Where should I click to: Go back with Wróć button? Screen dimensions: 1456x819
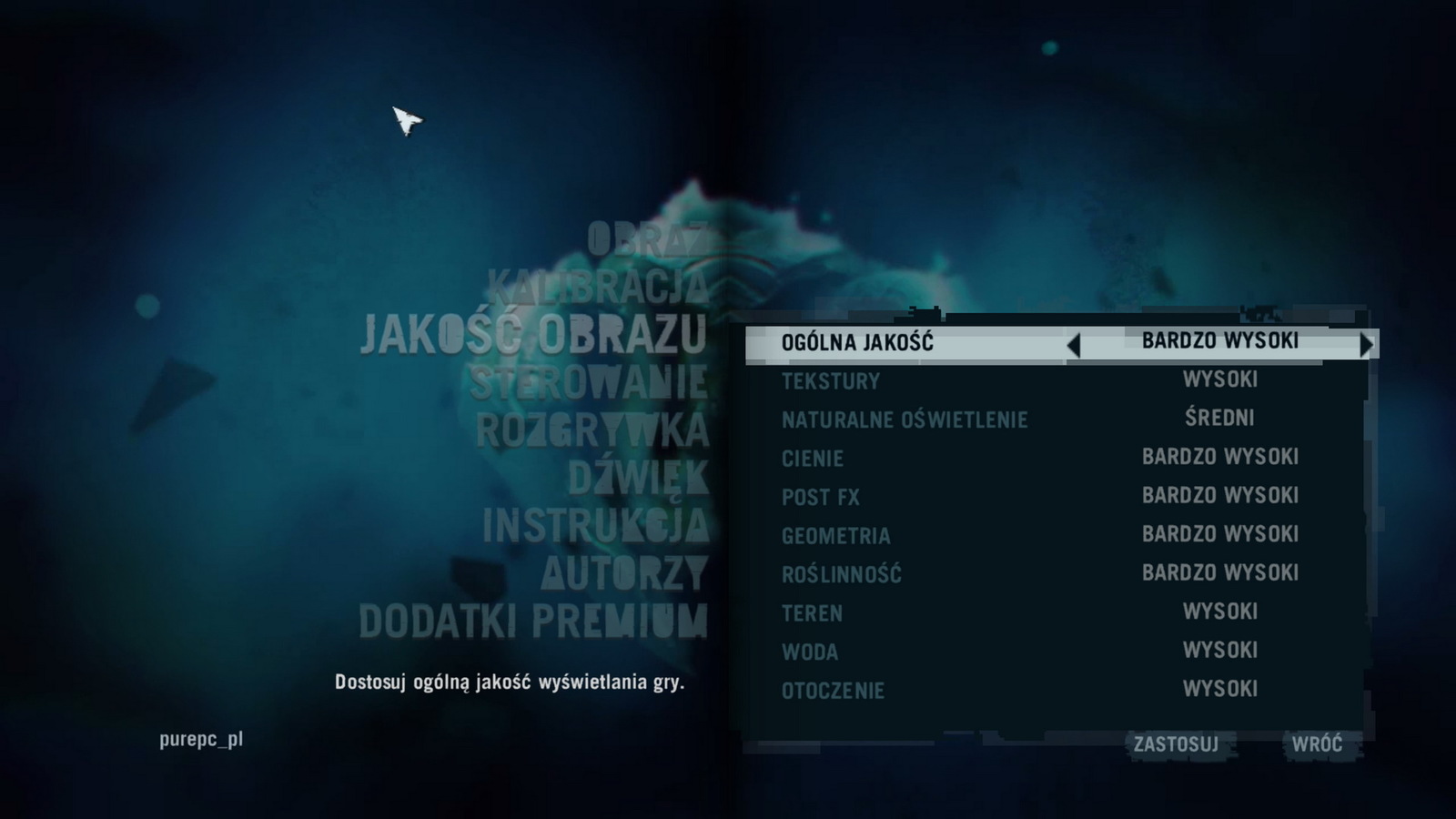[1317, 744]
